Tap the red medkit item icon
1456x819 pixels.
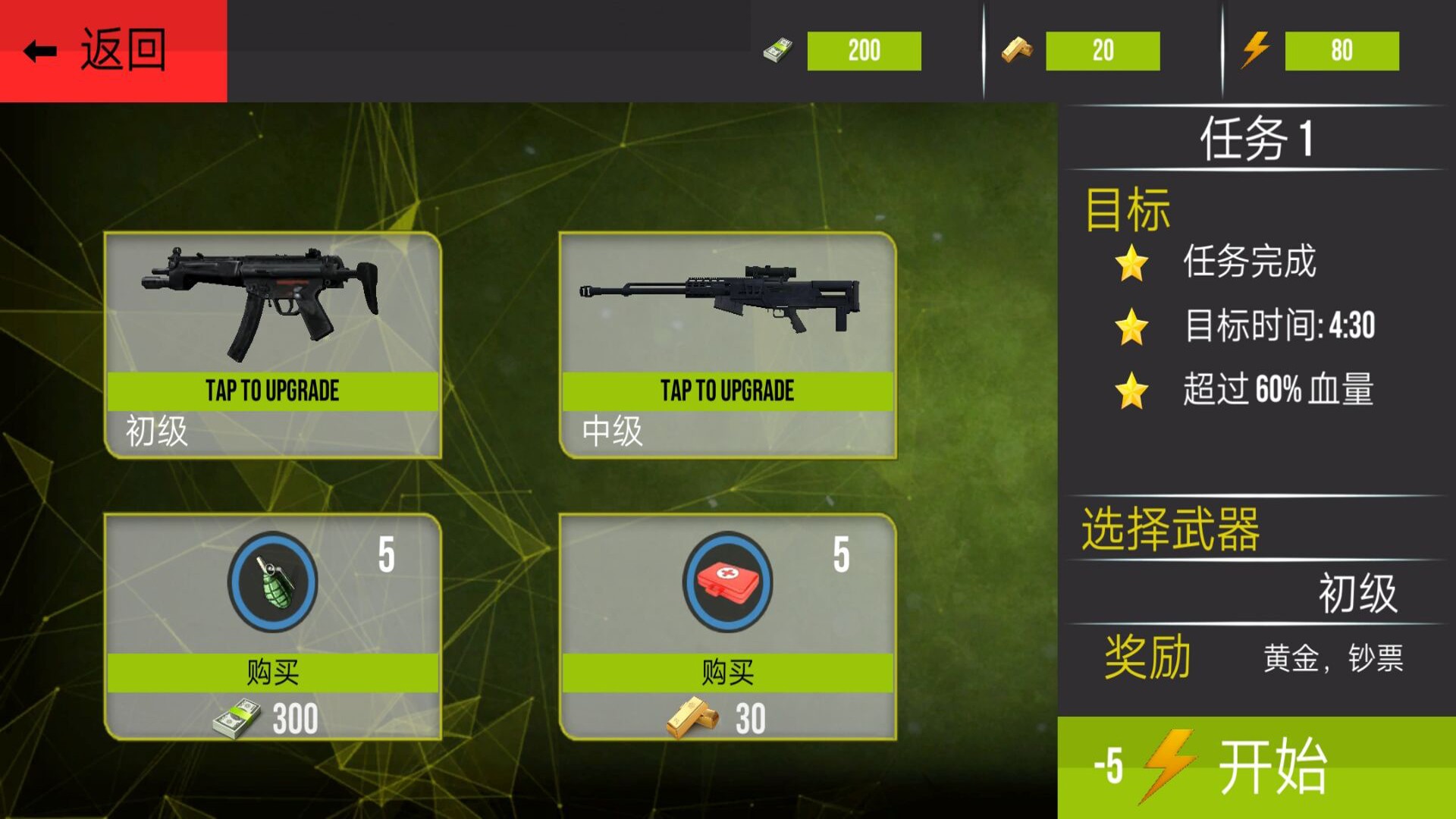click(727, 582)
